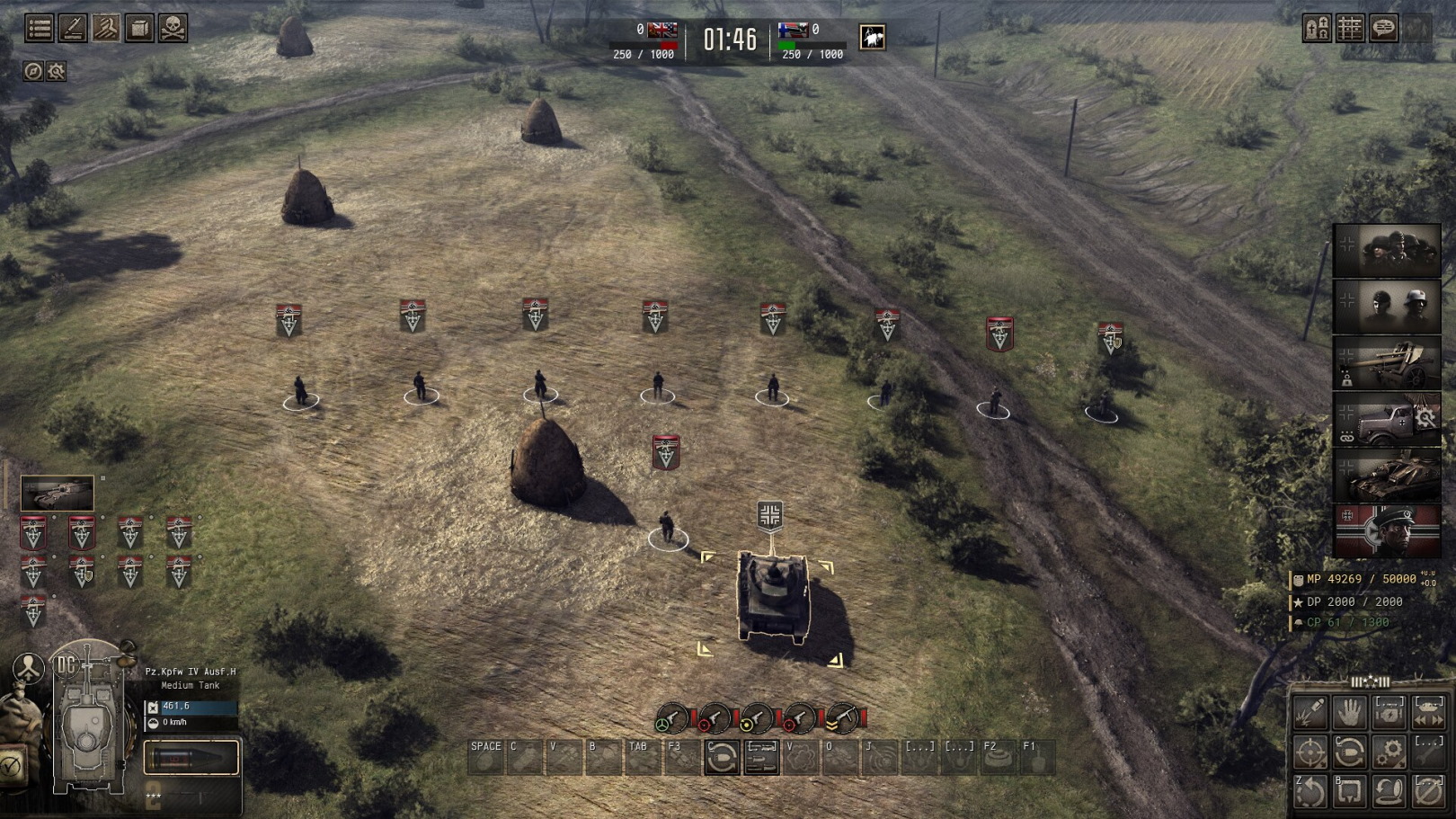The image size is (1456, 819).
Task: Select the artillery gun reinforcement card
Action: pyautogui.click(x=1386, y=363)
